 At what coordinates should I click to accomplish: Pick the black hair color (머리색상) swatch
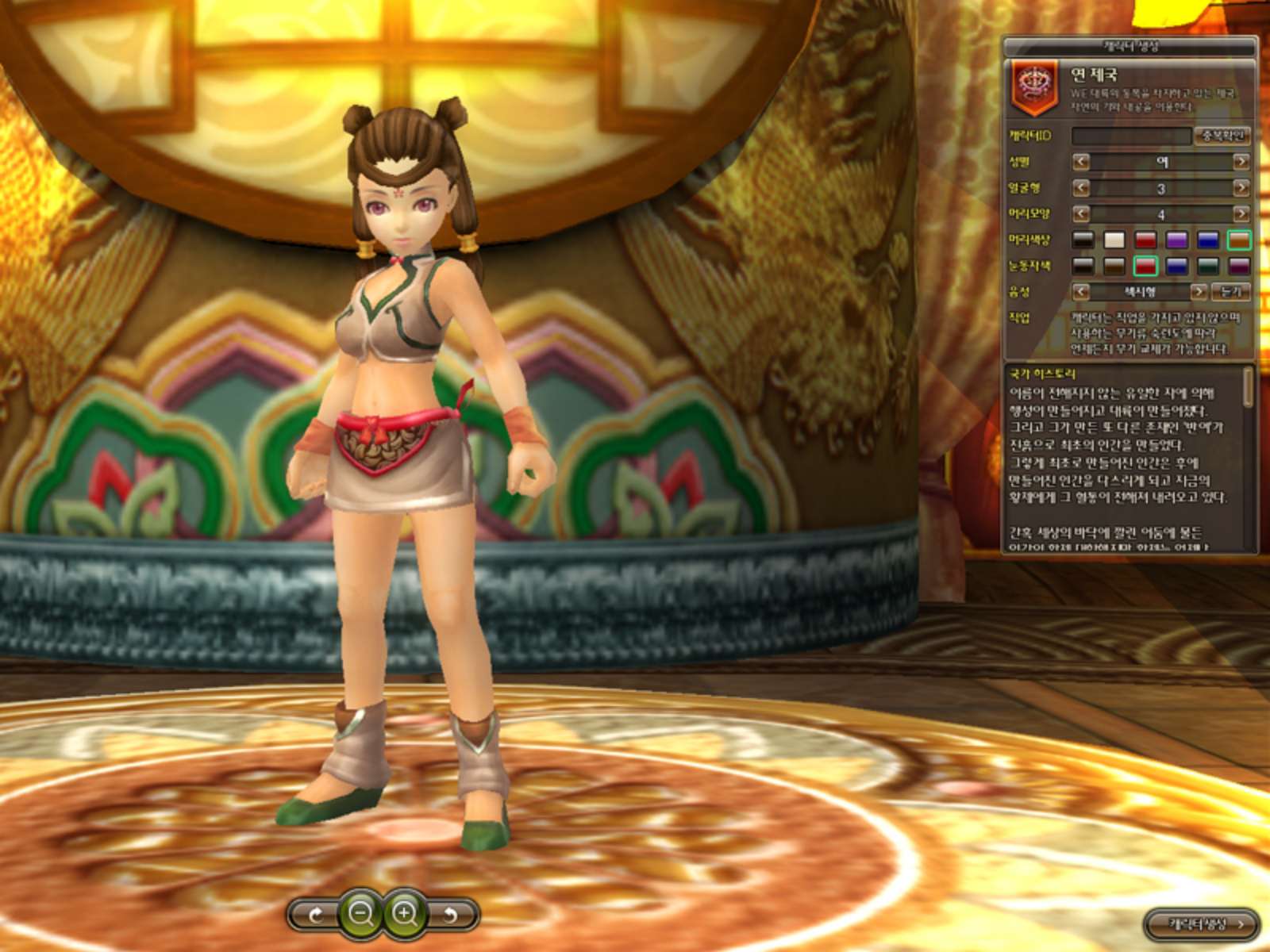[x=1083, y=240]
